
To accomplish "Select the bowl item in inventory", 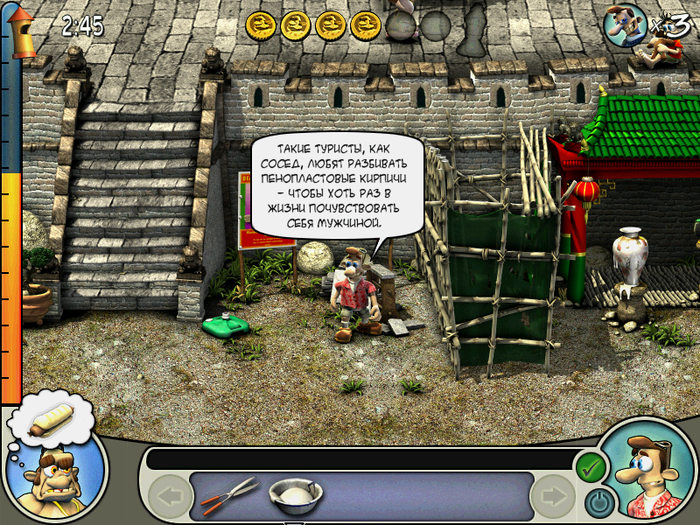I will click(295, 493).
